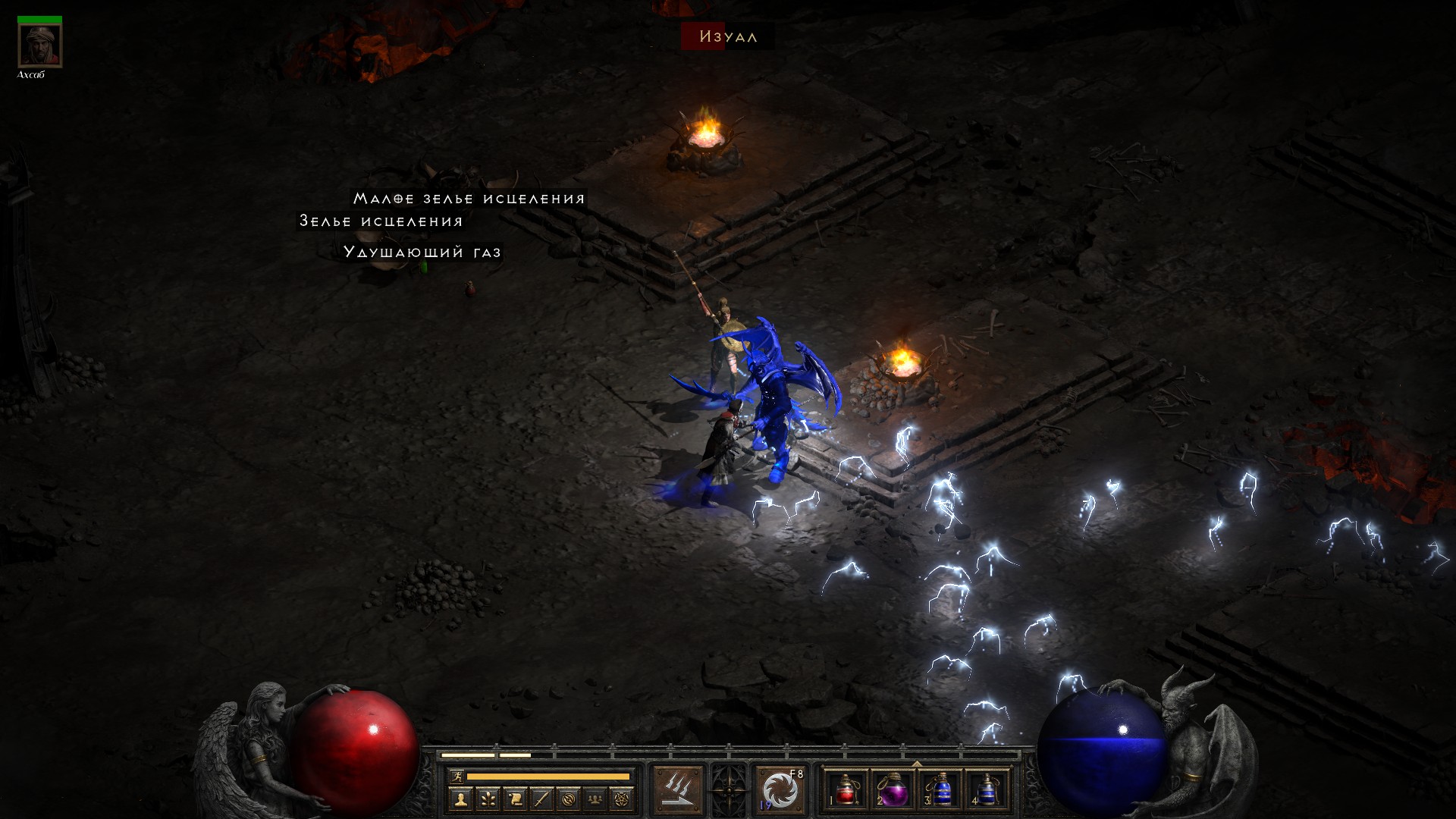Select the left-click attack skill icon
The image size is (1456, 819).
tap(679, 789)
